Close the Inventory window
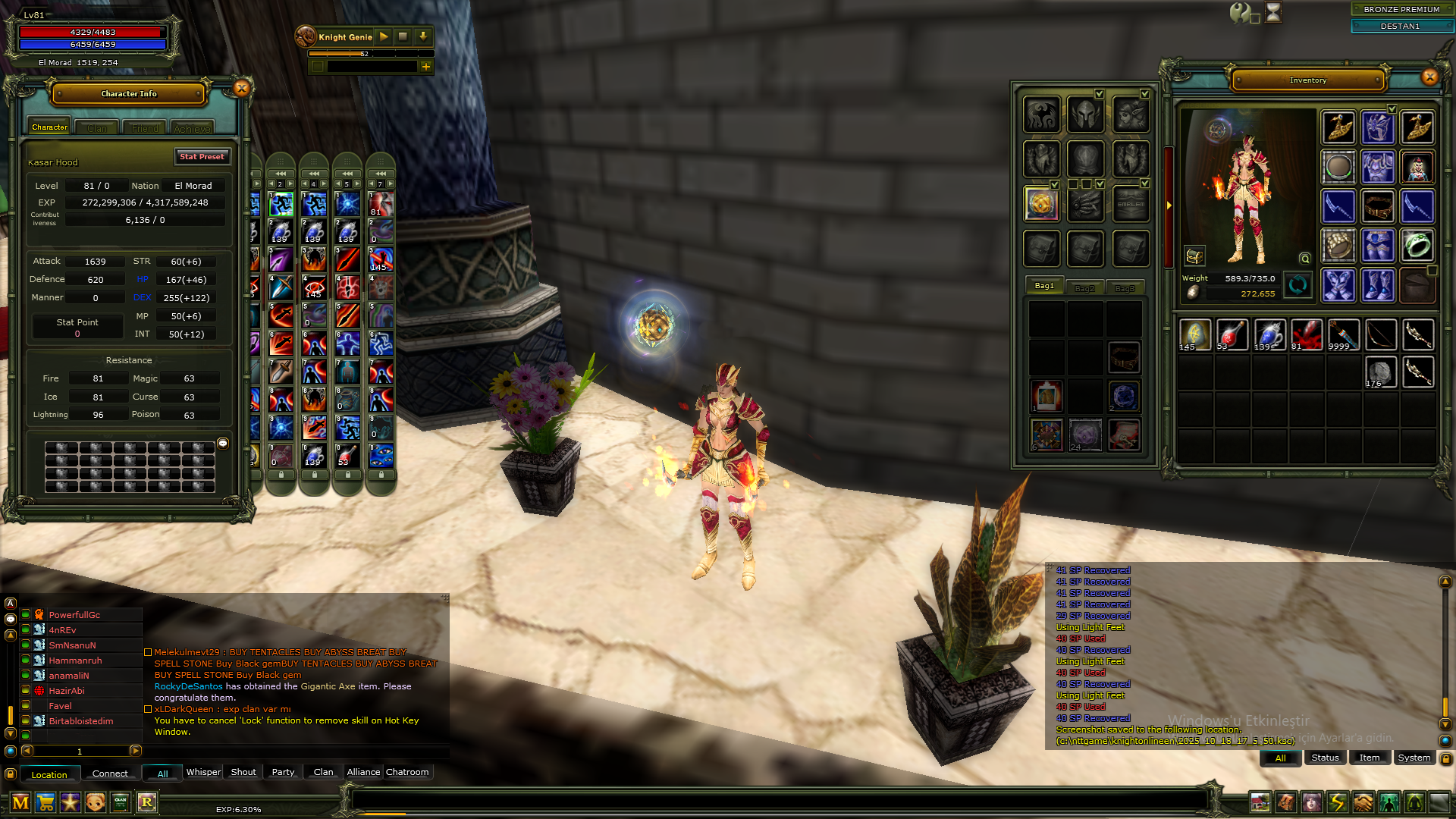This screenshot has width=1456, height=819. pyautogui.click(x=1429, y=77)
